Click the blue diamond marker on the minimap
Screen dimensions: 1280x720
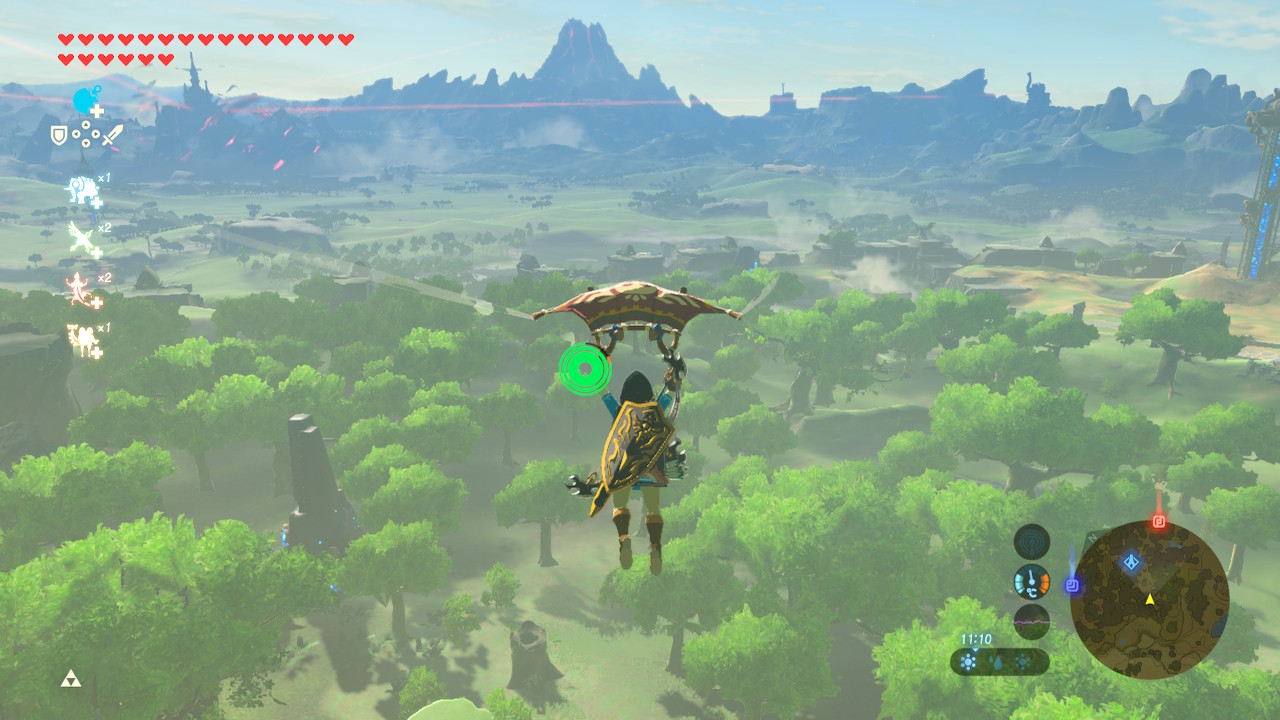(x=1131, y=562)
